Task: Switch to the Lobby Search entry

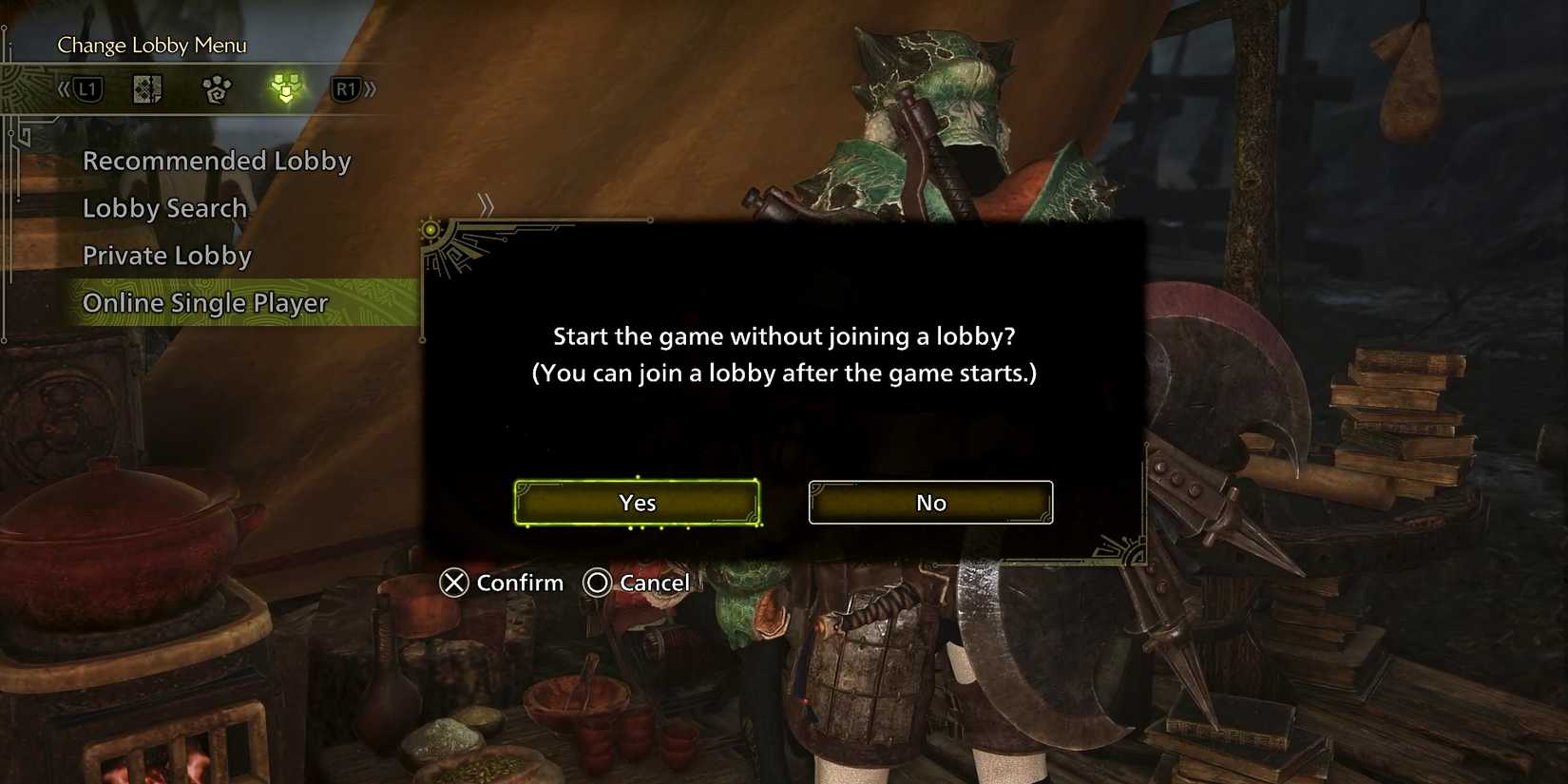Action: point(164,208)
